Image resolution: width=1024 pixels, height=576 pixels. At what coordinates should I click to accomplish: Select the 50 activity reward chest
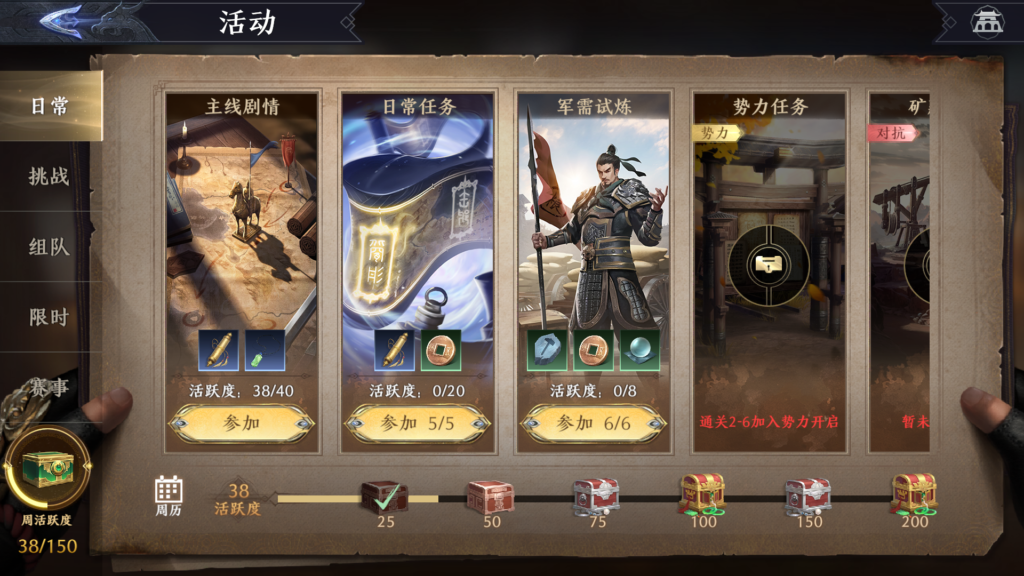point(490,496)
